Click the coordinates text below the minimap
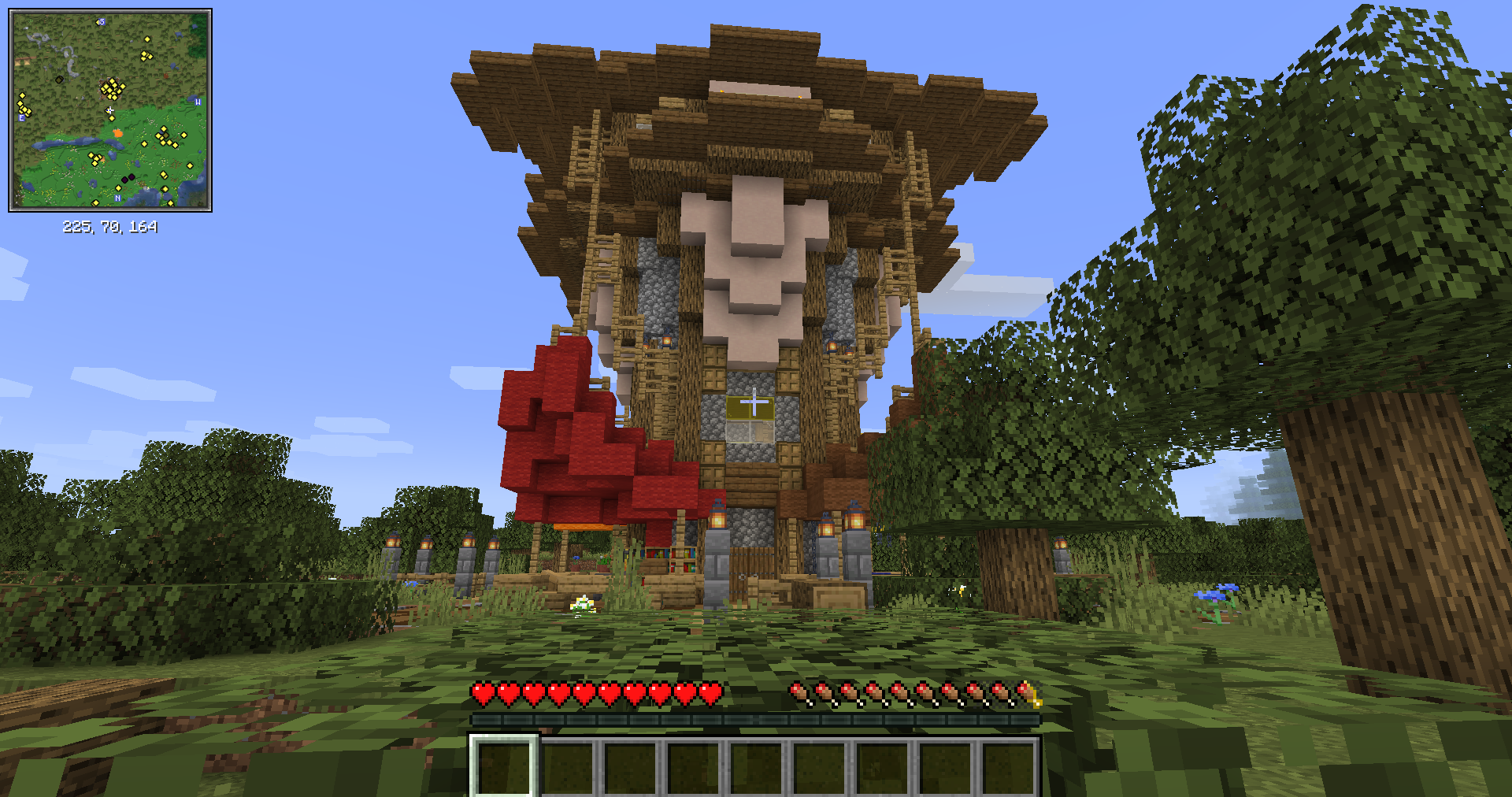This screenshot has height=797, width=1512. [x=110, y=228]
